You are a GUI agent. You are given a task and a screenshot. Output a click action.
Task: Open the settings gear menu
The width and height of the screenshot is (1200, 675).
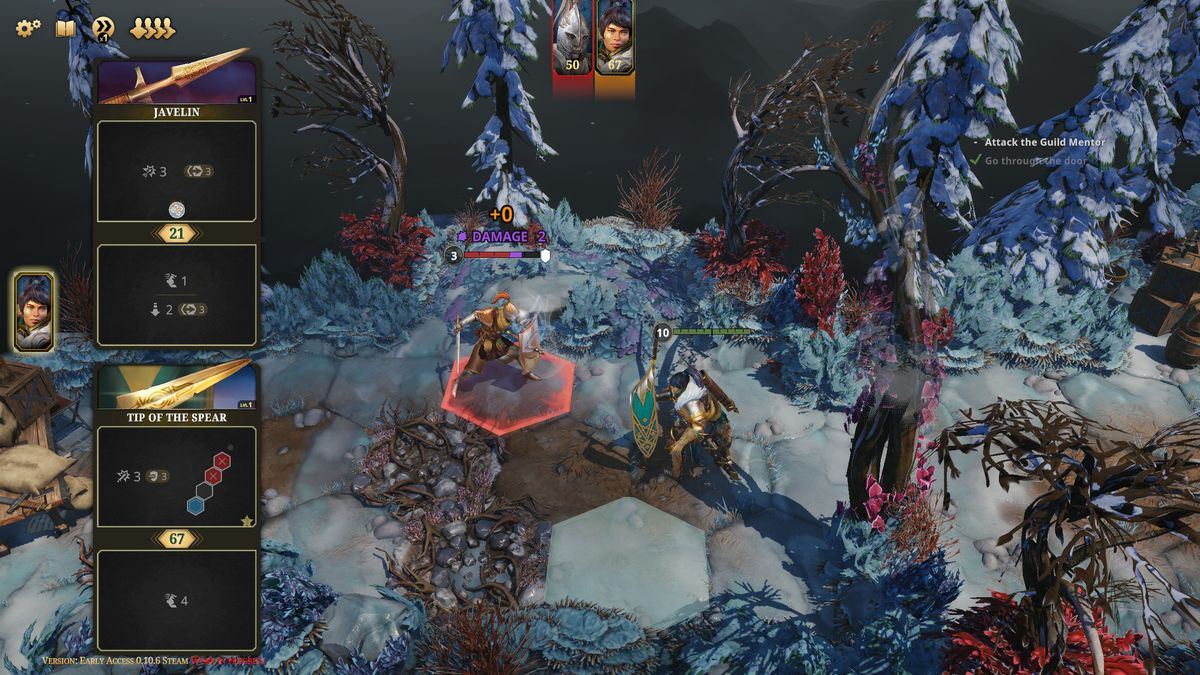click(x=27, y=28)
